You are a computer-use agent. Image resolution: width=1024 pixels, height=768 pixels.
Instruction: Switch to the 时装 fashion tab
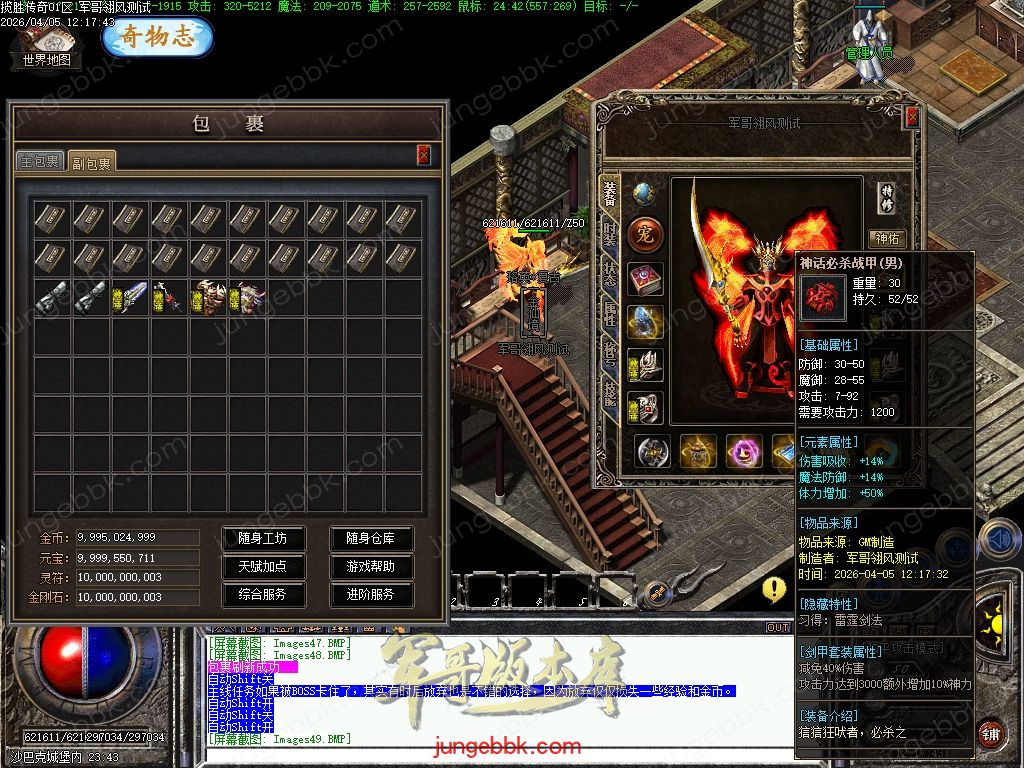609,235
